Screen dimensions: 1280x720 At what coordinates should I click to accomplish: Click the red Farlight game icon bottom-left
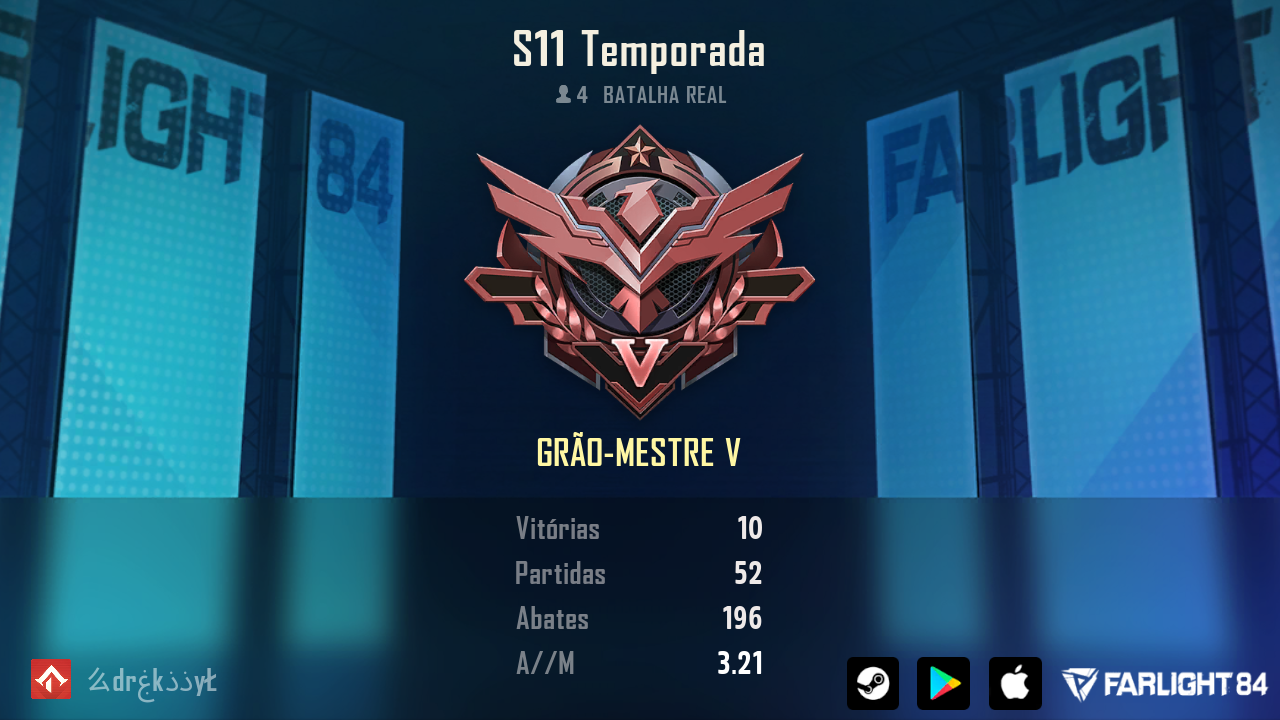coord(50,679)
